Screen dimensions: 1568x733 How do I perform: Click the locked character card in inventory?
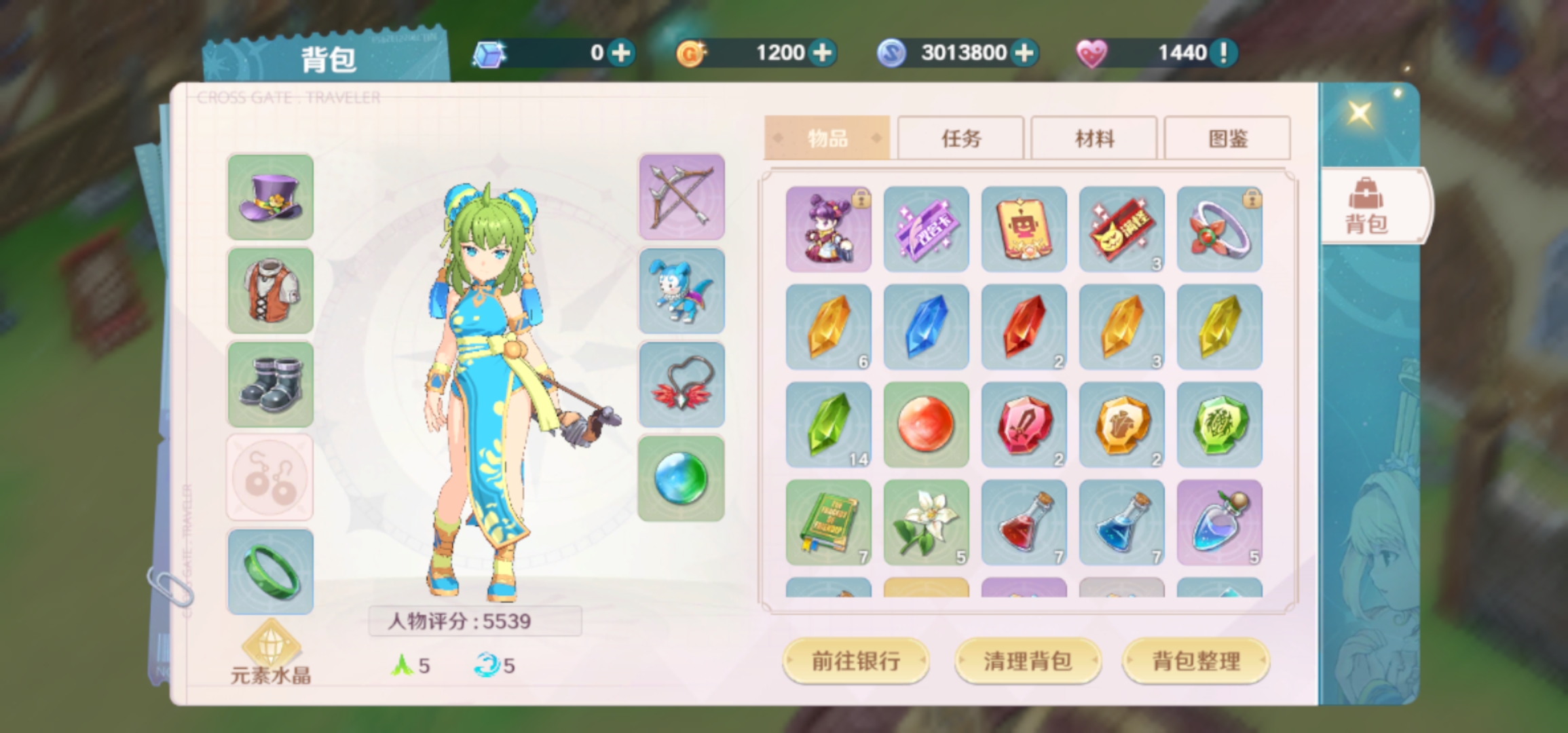(x=828, y=229)
